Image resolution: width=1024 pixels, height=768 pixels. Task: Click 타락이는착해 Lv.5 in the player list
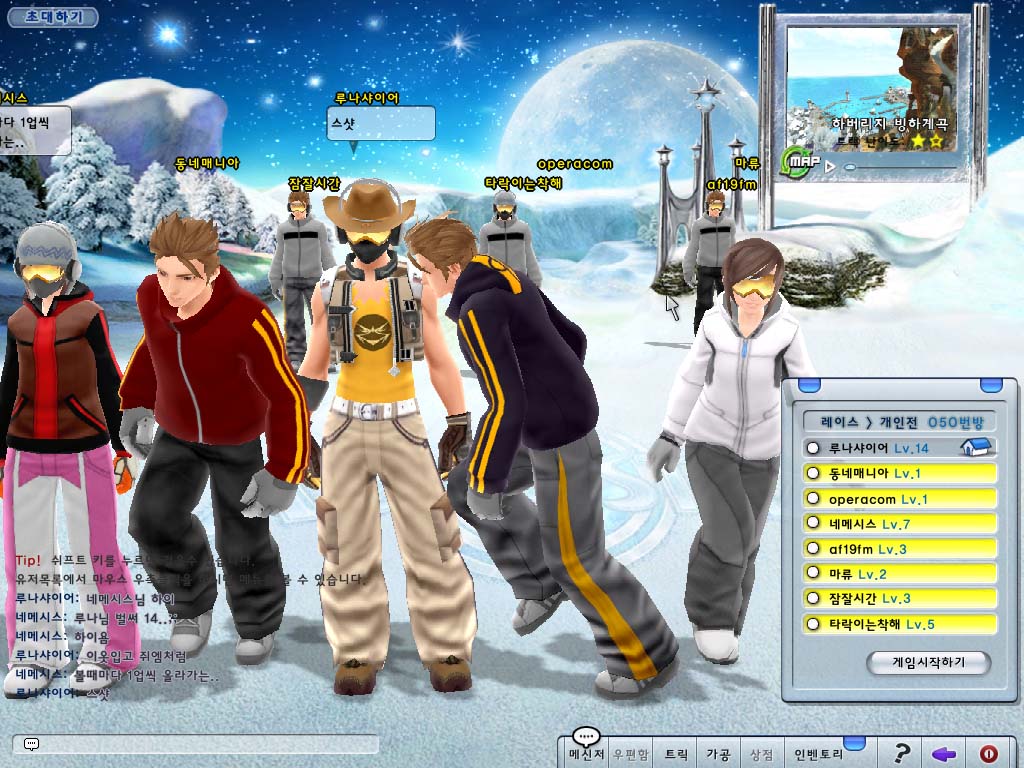pos(899,624)
